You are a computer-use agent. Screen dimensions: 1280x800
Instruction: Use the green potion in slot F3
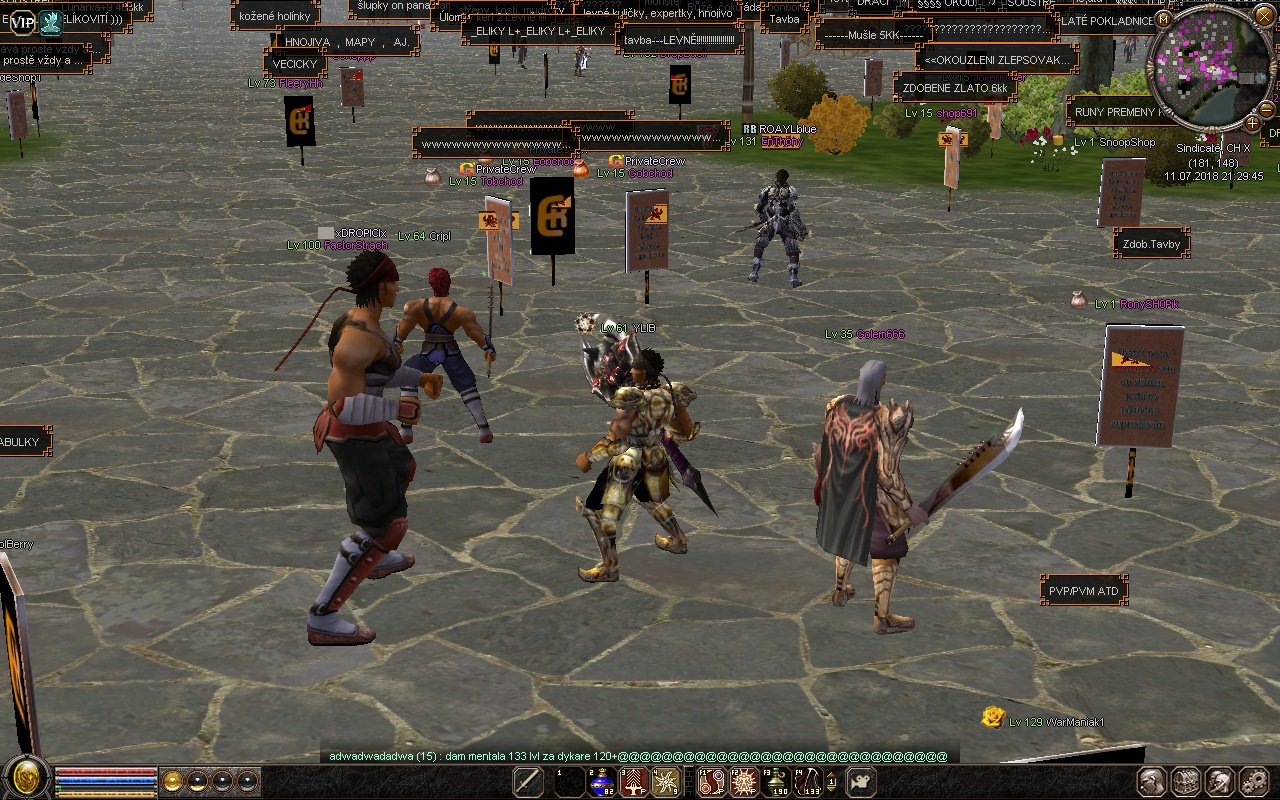[x=775, y=782]
